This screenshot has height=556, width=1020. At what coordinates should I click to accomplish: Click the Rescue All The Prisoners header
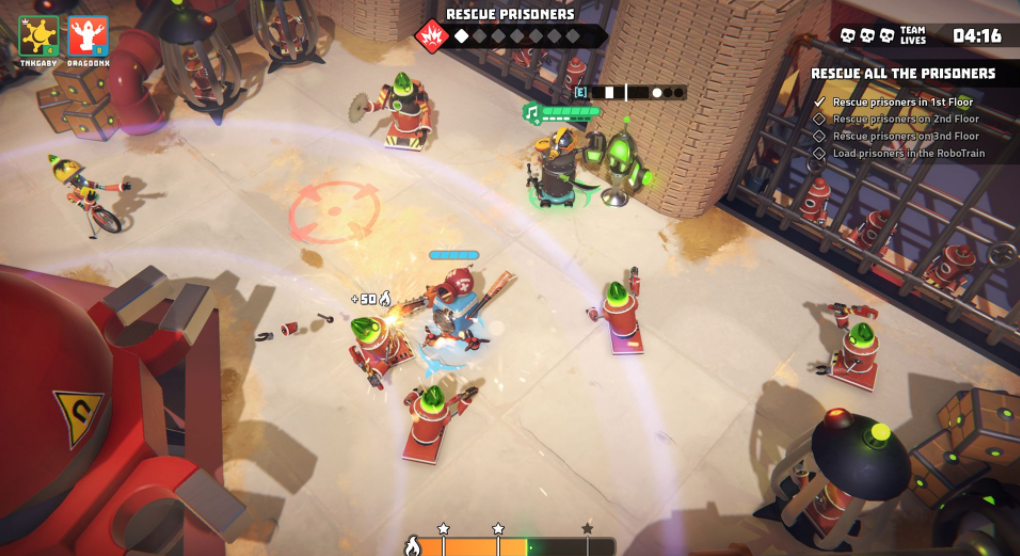tap(903, 74)
